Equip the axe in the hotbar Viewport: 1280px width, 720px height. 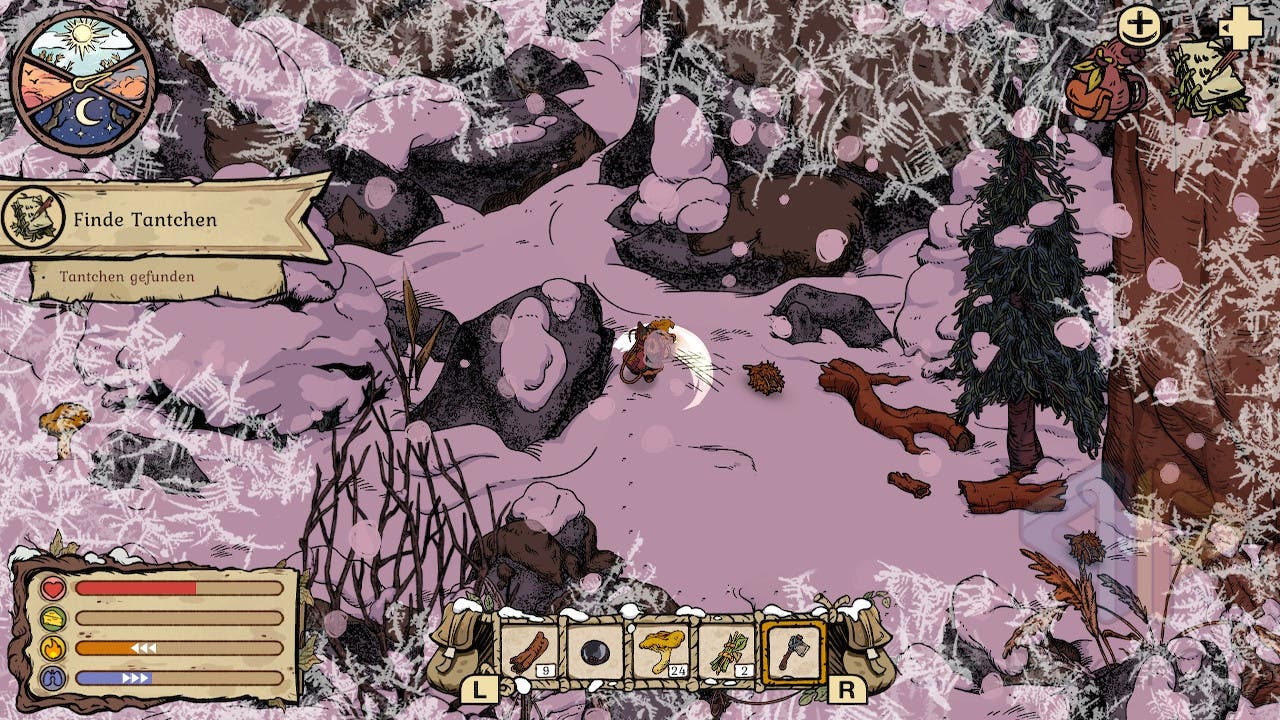[x=793, y=653]
